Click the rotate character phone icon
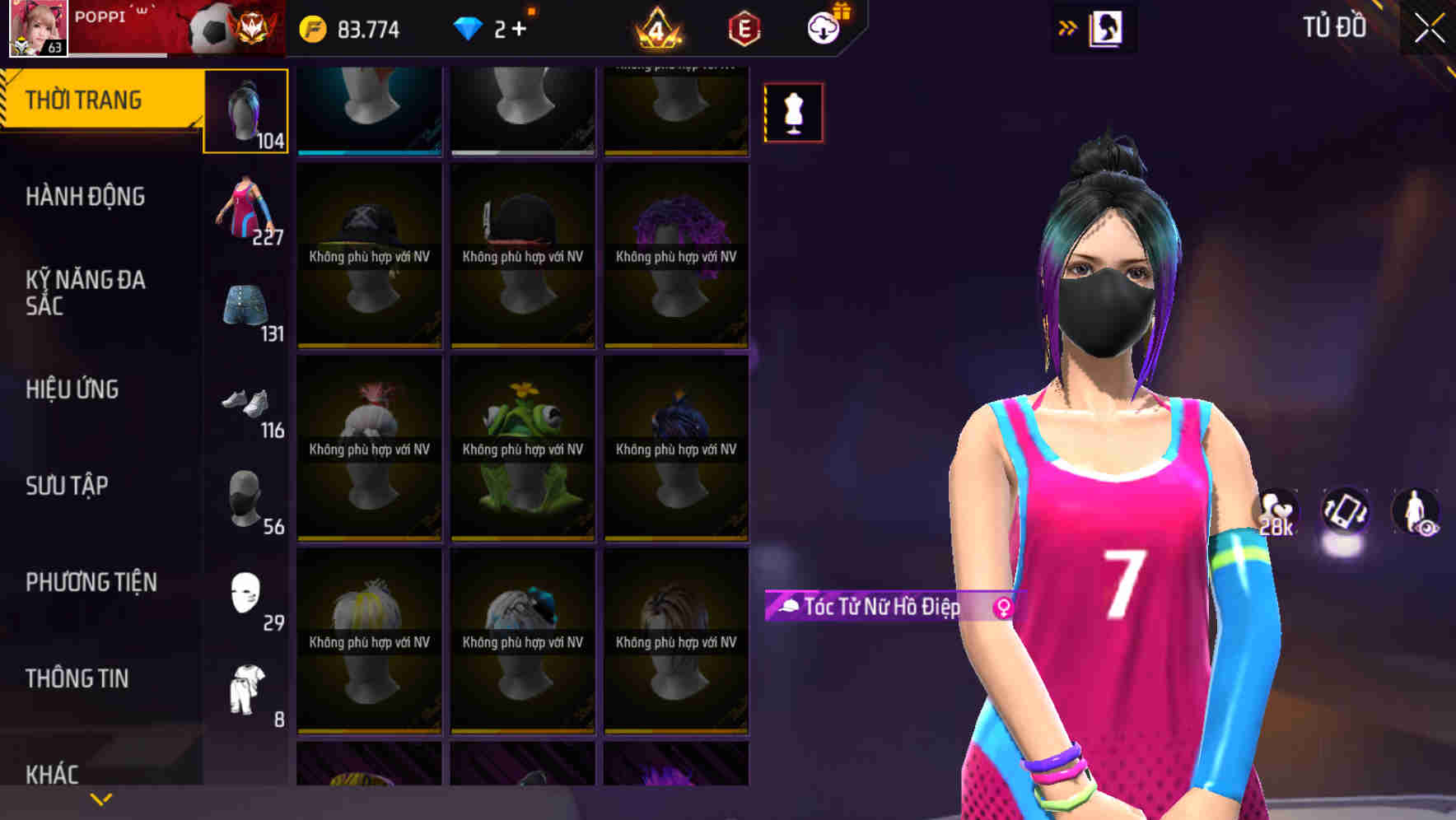Image resolution: width=1456 pixels, height=820 pixels. tap(1345, 510)
